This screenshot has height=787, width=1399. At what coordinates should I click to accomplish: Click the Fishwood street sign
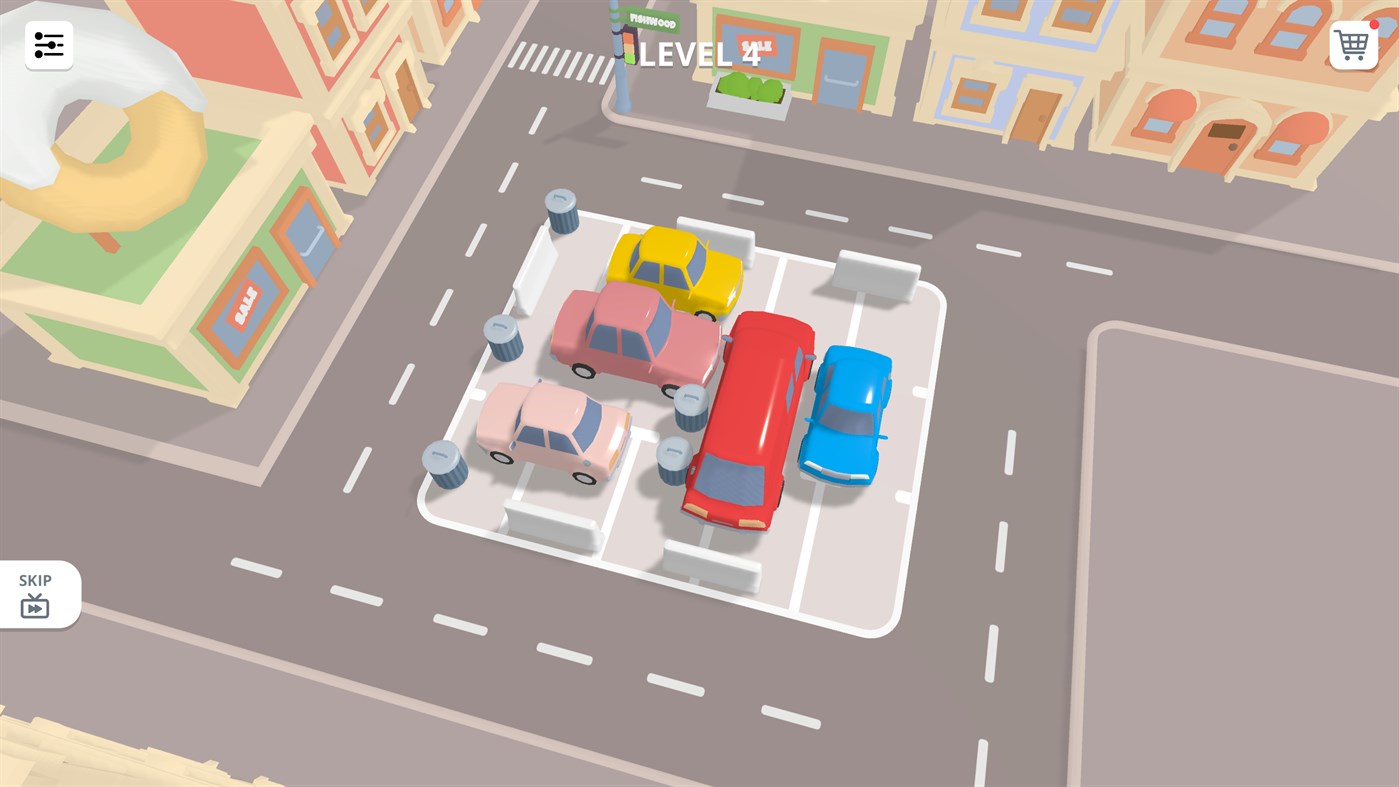pos(651,18)
